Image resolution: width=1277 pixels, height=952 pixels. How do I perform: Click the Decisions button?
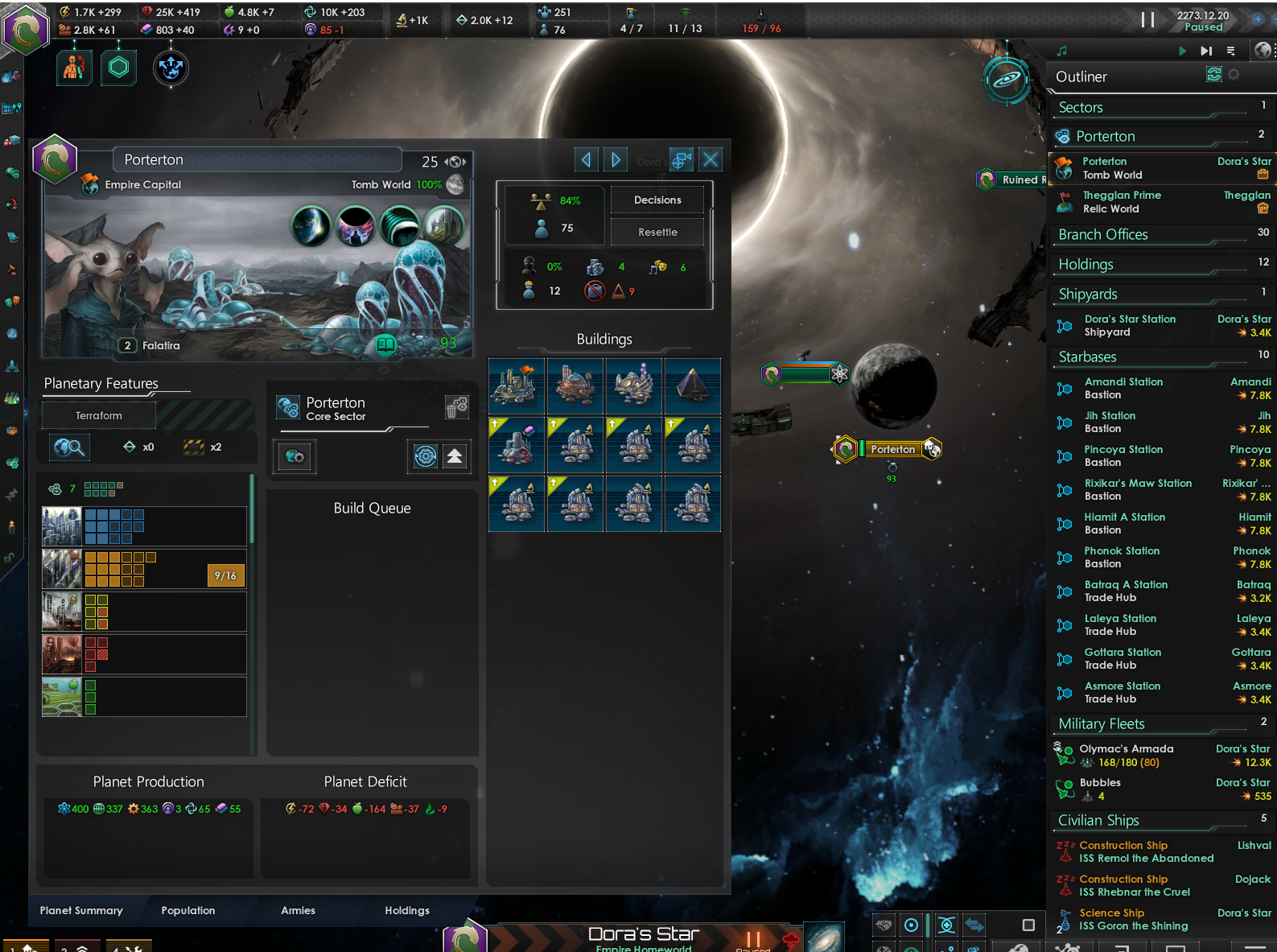pyautogui.click(x=657, y=200)
